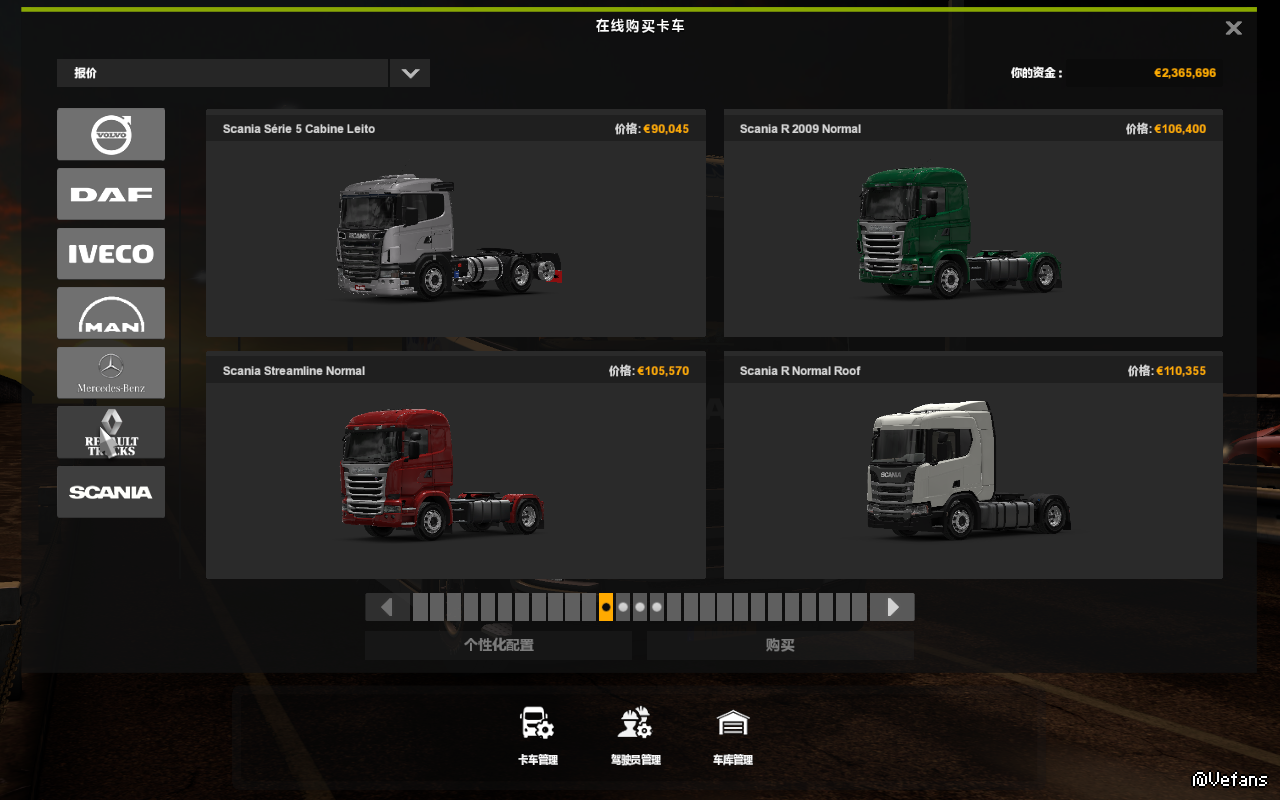Select the Volvo brand filter
Image resolution: width=1280 pixels, height=800 pixels.
(x=111, y=134)
